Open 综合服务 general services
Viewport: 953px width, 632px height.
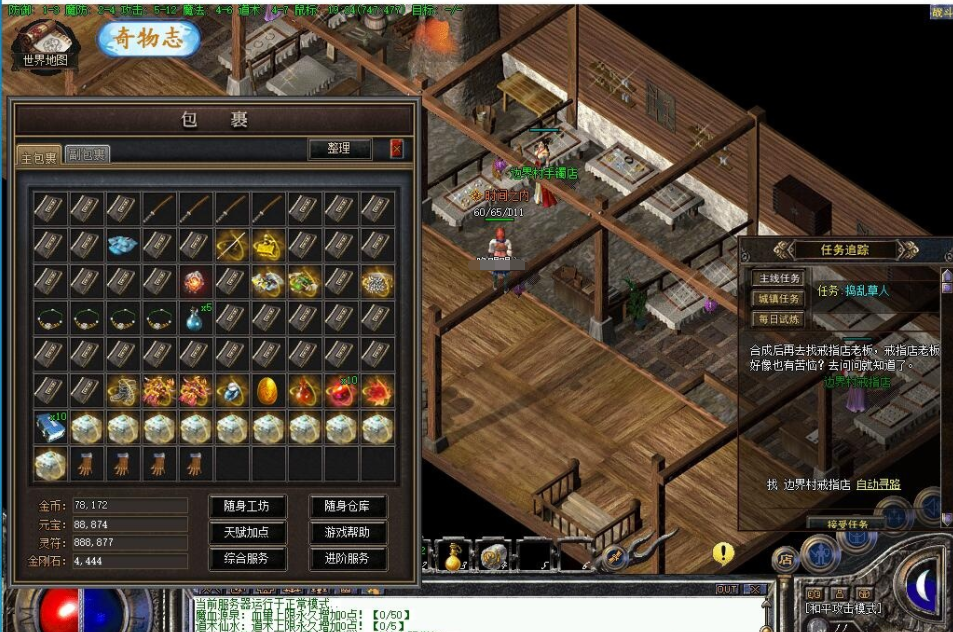248,559
